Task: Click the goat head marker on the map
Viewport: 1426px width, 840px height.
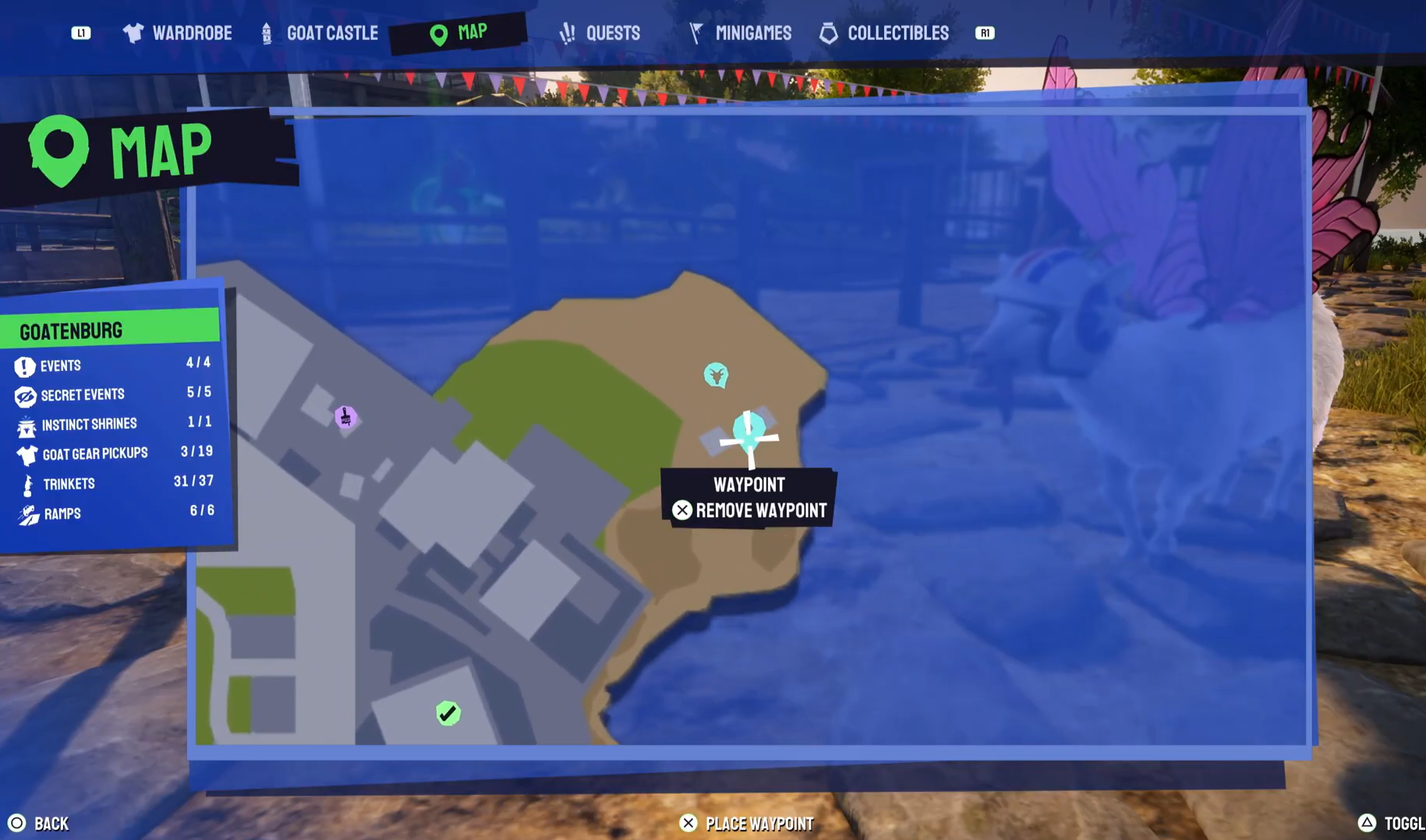Action: click(x=716, y=375)
